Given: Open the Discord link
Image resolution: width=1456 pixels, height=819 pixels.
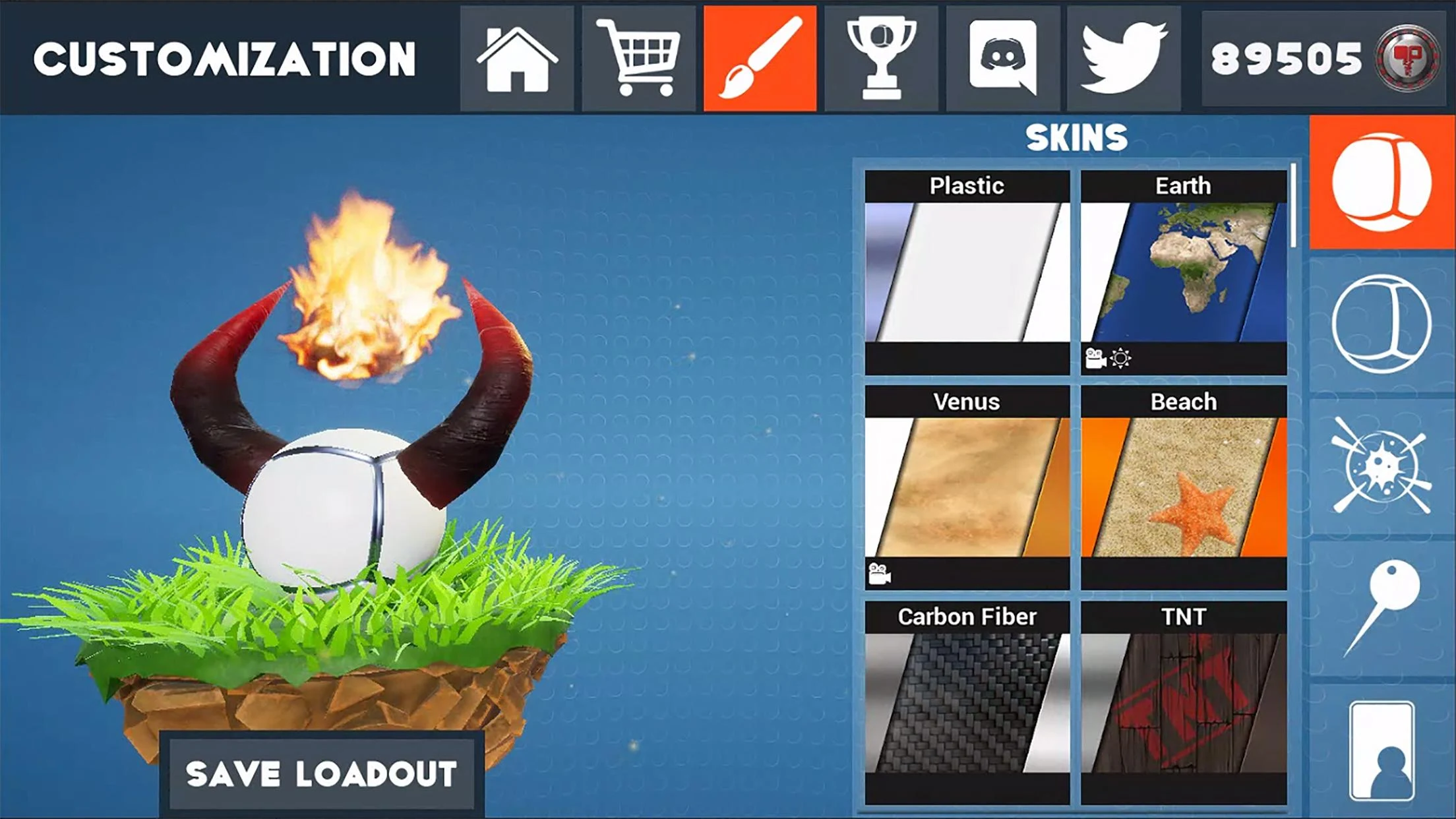Looking at the screenshot, I should pyautogui.click(x=1002, y=59).
